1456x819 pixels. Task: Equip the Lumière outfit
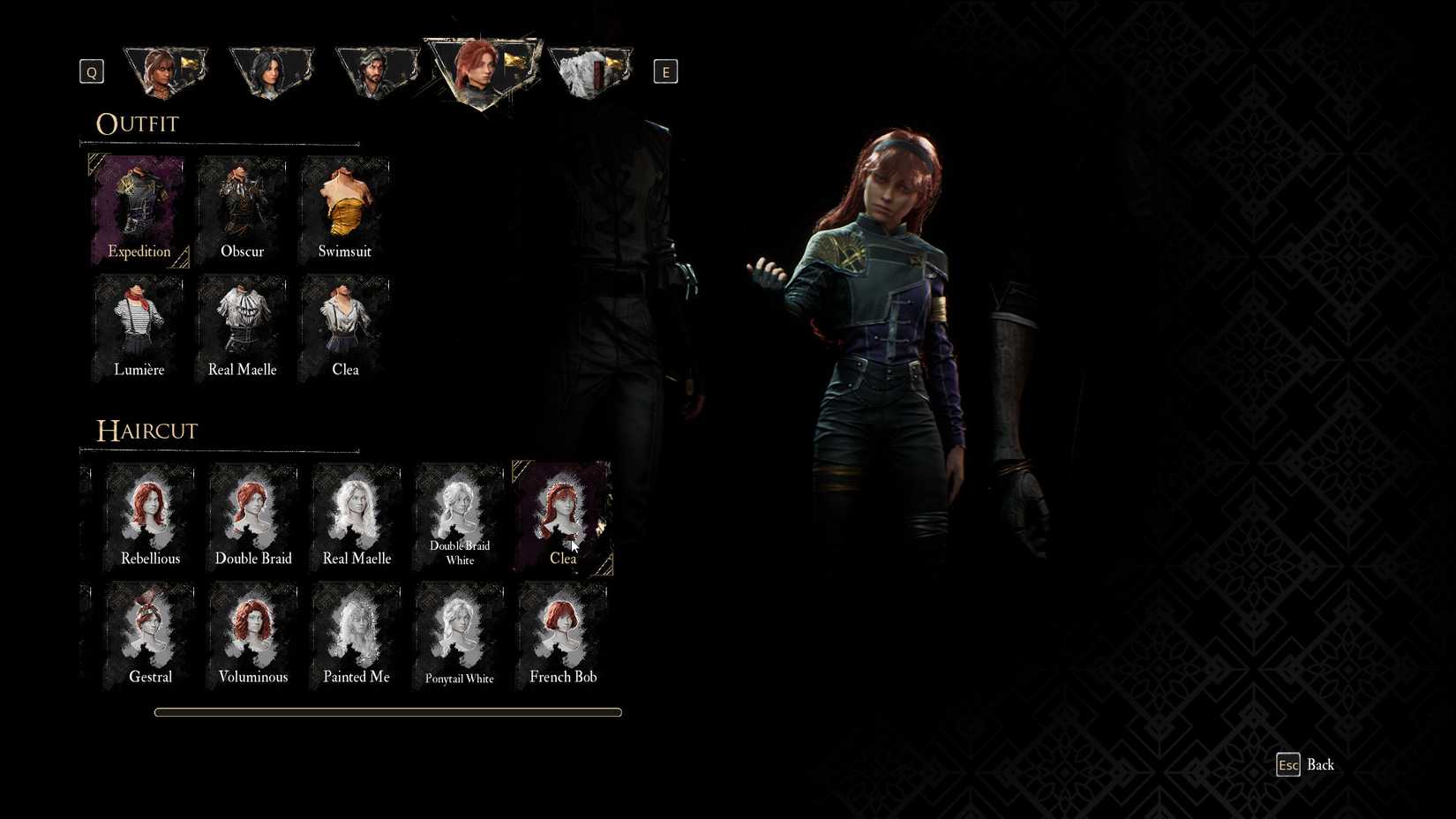139,327
